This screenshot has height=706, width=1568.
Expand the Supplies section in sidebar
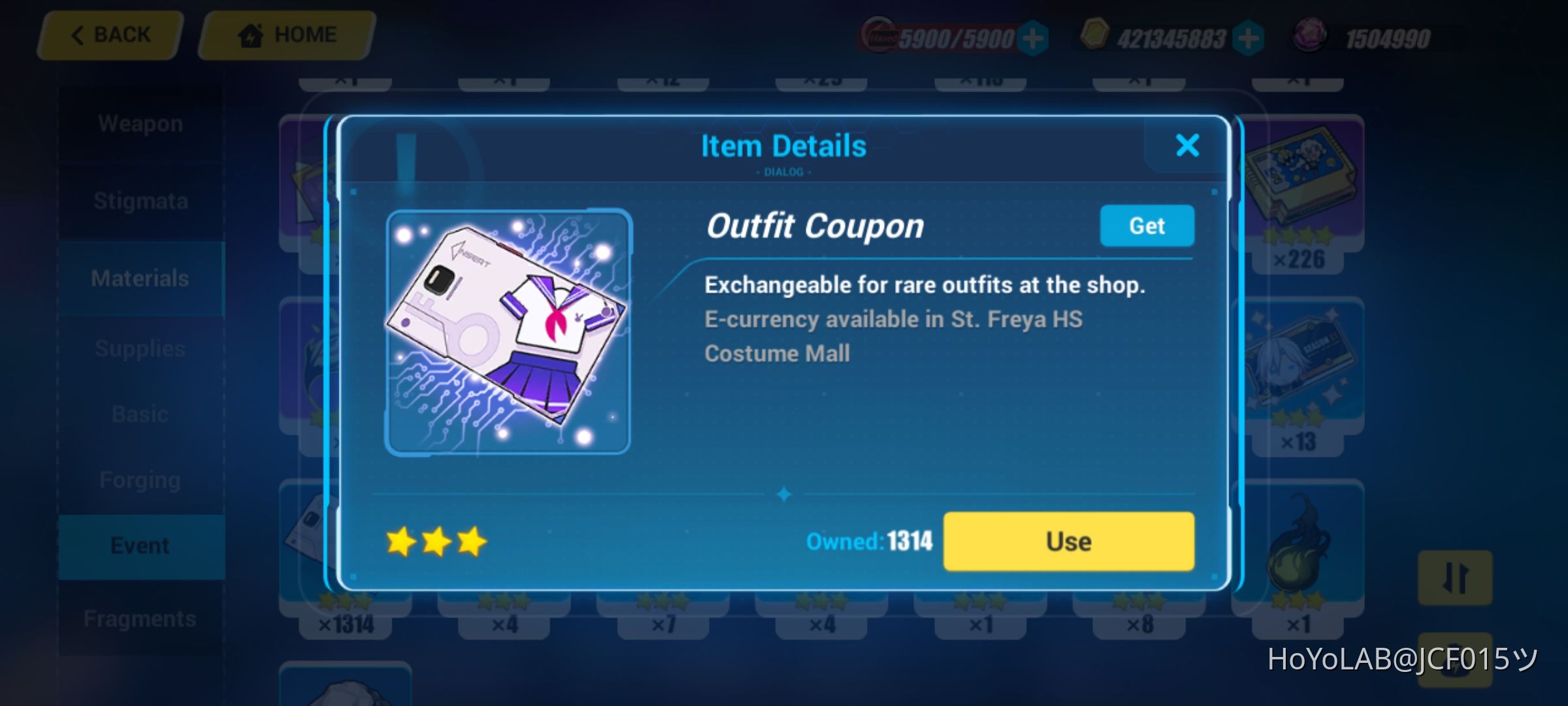tap(140, 348)
